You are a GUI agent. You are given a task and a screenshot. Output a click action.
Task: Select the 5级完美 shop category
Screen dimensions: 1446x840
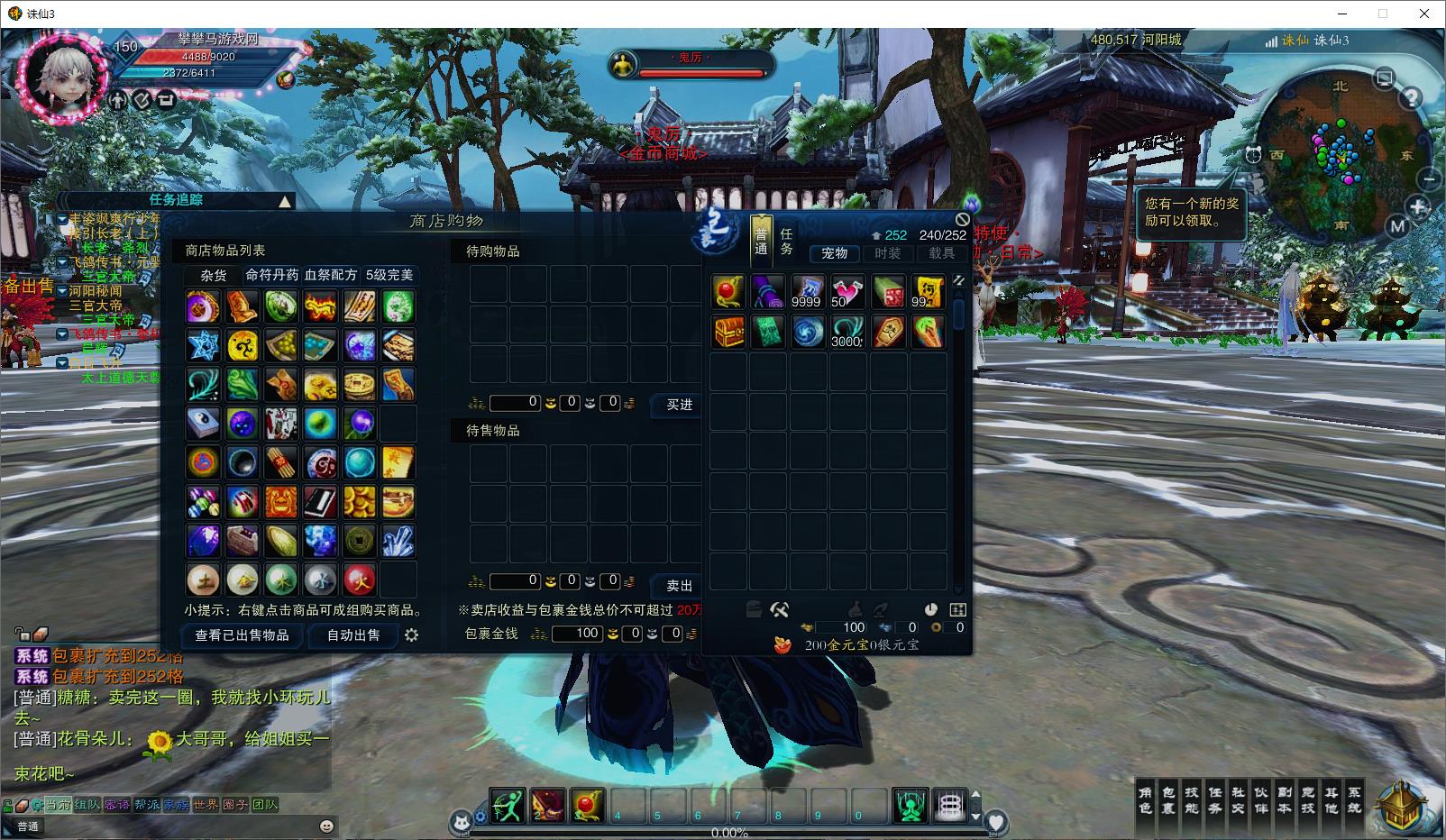click(389, 275)
